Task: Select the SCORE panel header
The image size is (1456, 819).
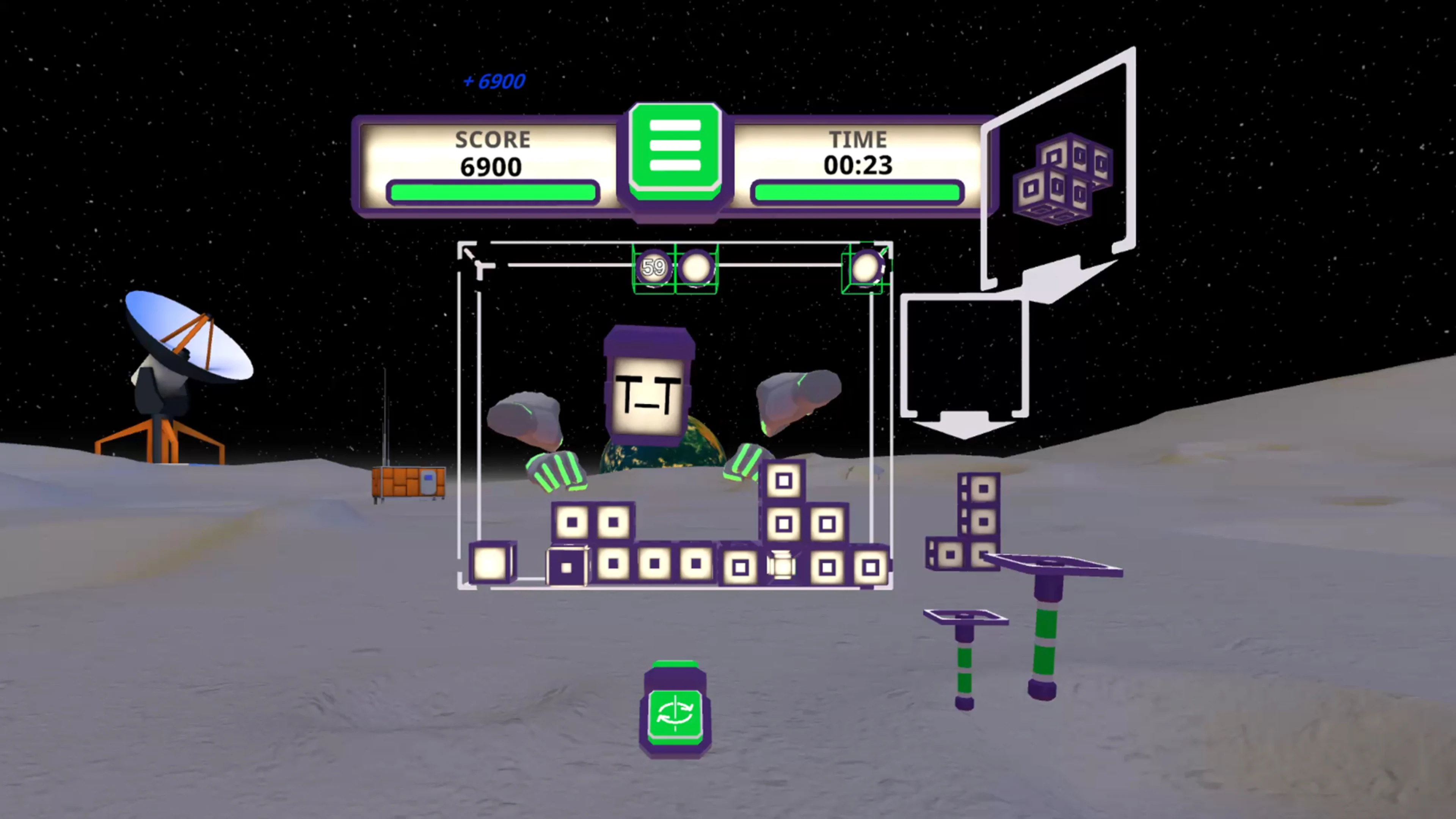Action: (x=492, y=140)
